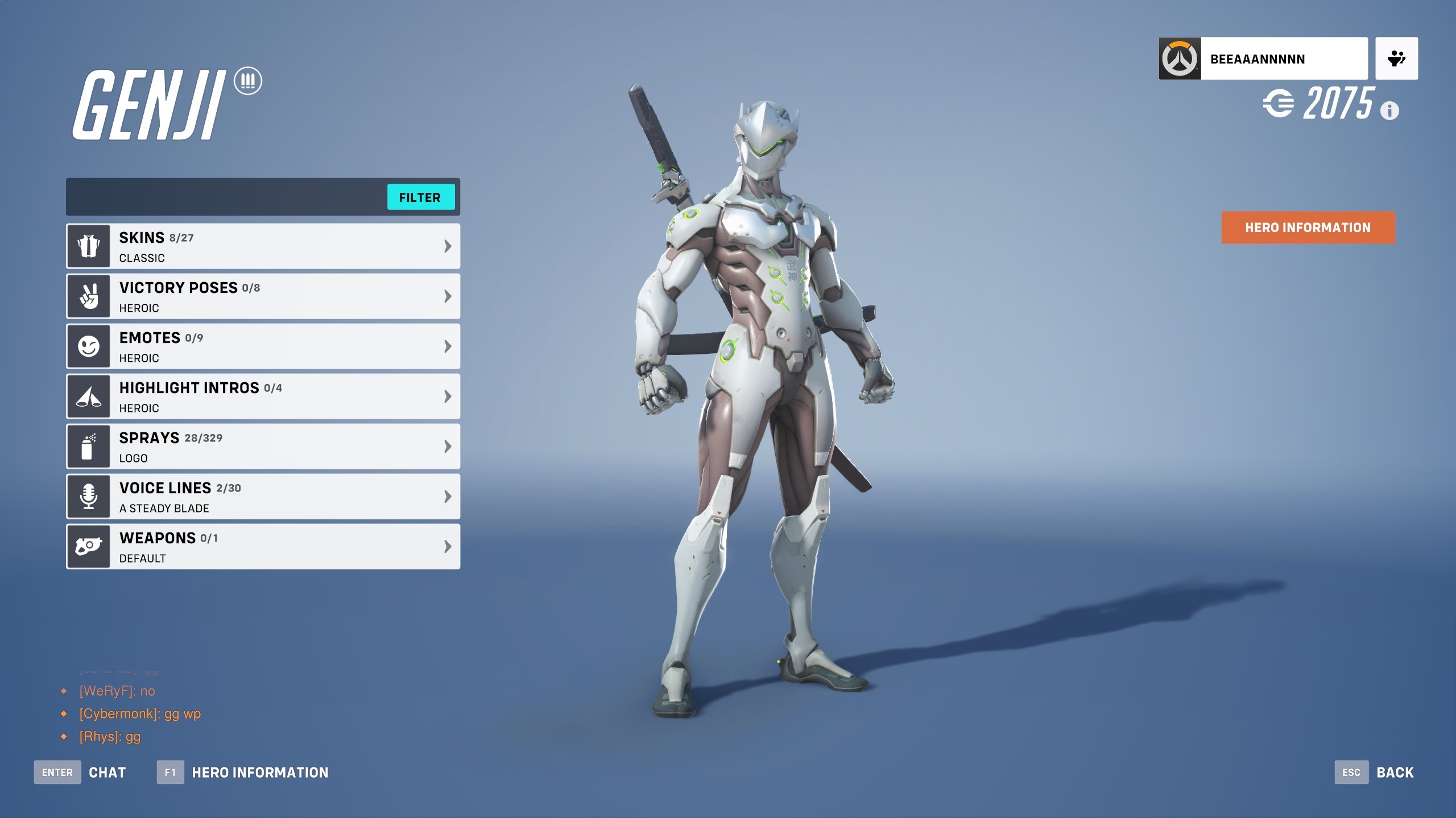Expand the Voice Lines category chevron
This screenshot has height=818, width=1456.
(446, 496)
